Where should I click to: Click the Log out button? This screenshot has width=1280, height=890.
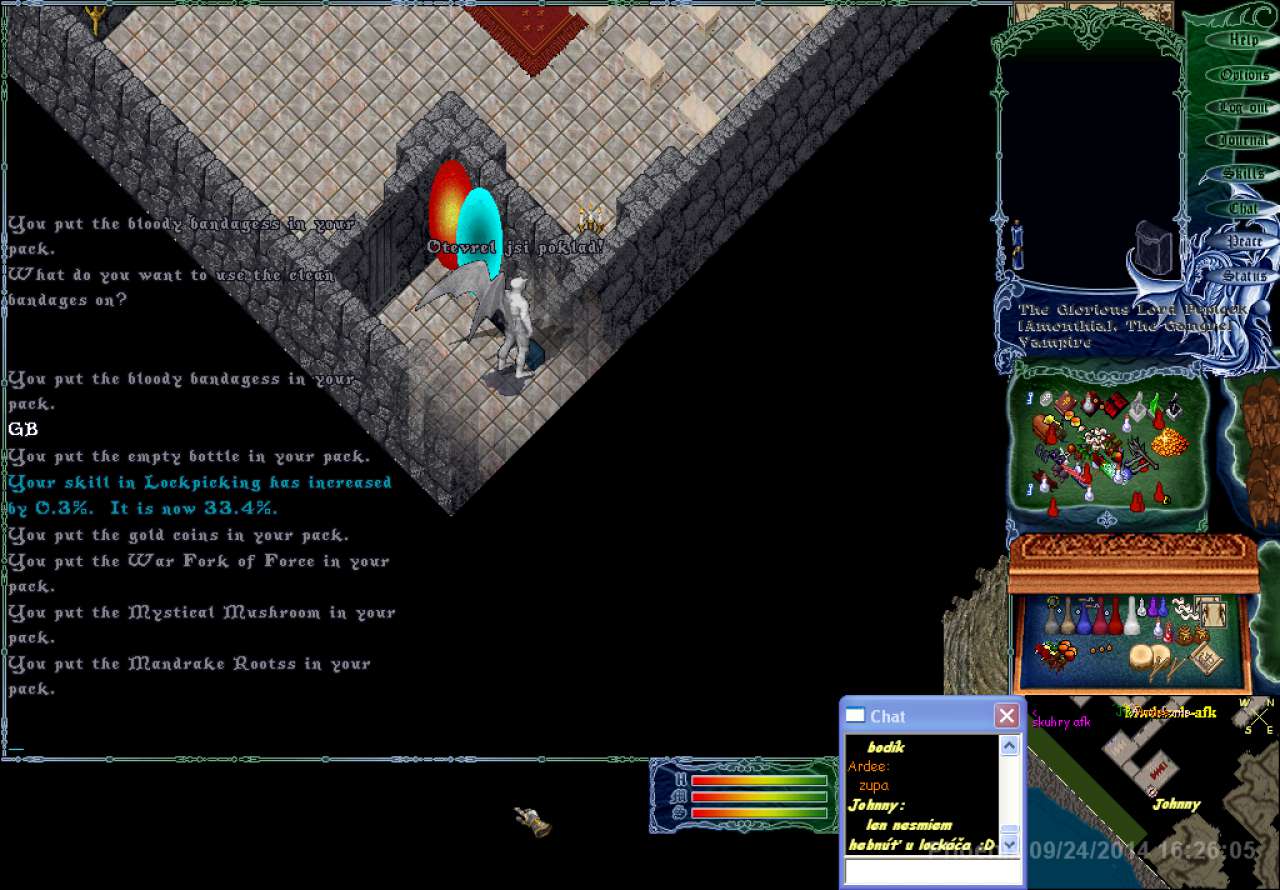coord(1243,108)
